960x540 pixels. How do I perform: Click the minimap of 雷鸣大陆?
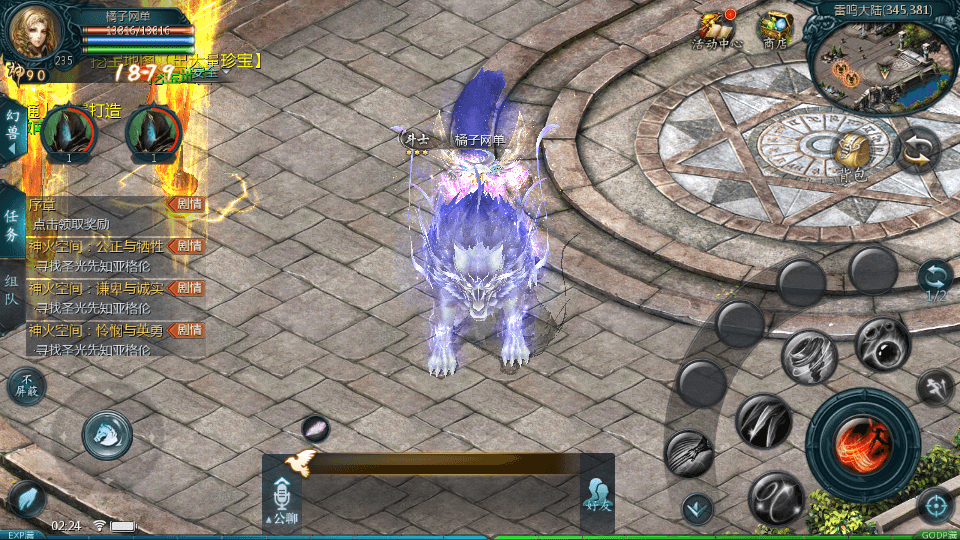coord(876,62)
